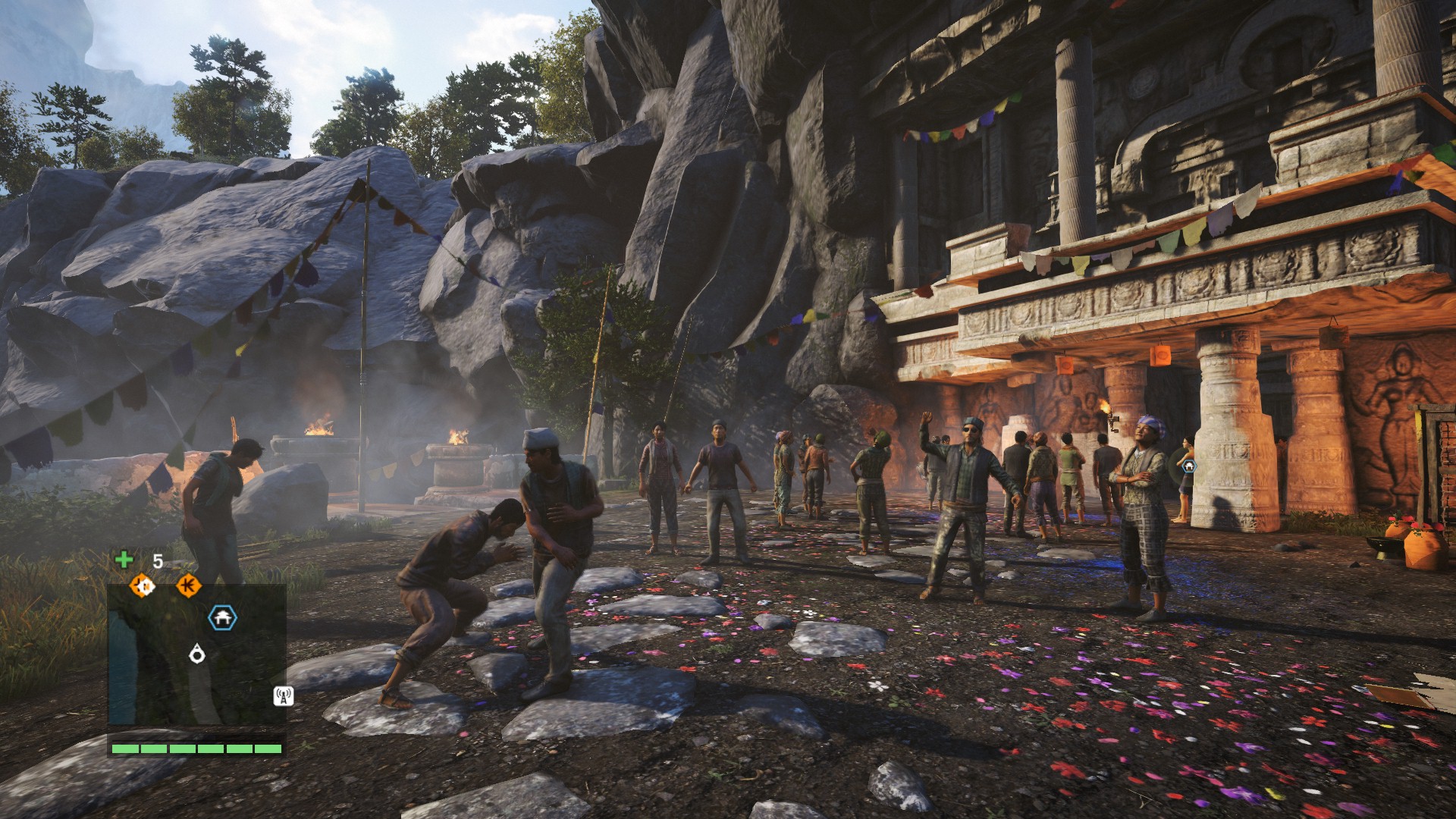The height and width of the screenshot is (819, 1456).
Task: Choose the orange diamond marker with the branch symbol
Action: (188, 585)
